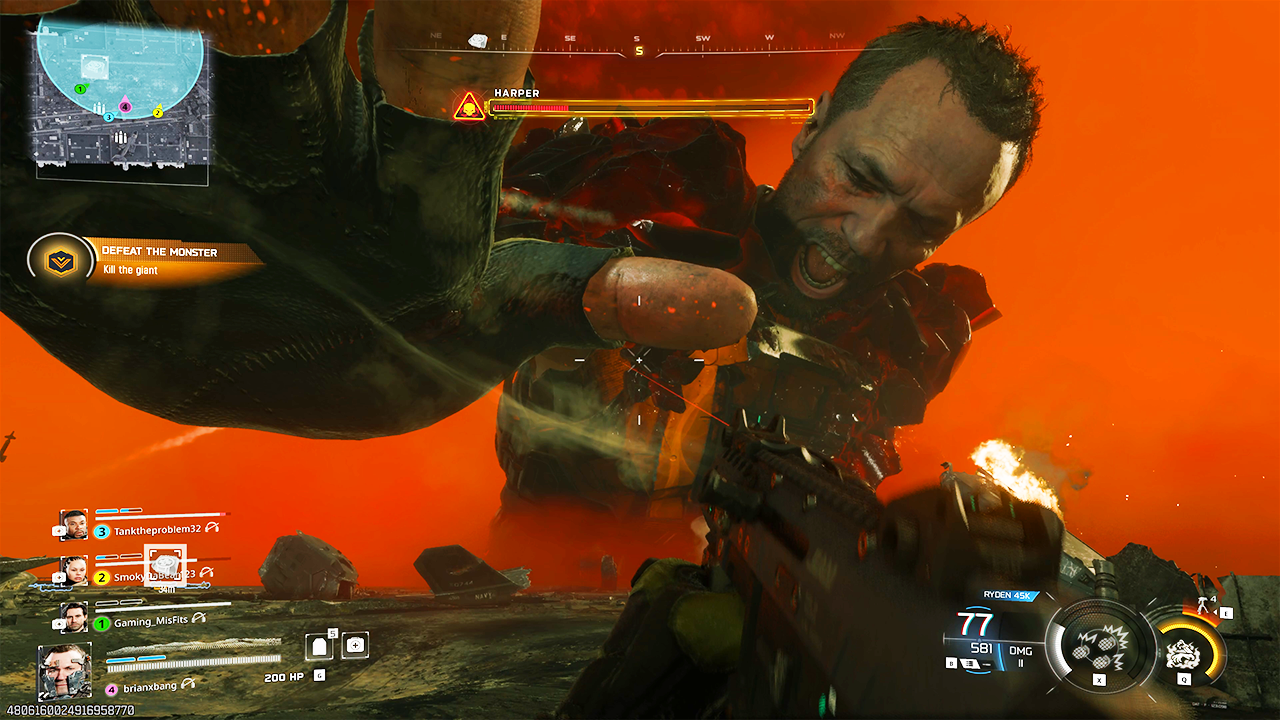Image resolution: width=1280 pixels, height=720 pixels.
Task: Click the magazine icon near the B keybind
Action: click(x=969, y=664)
